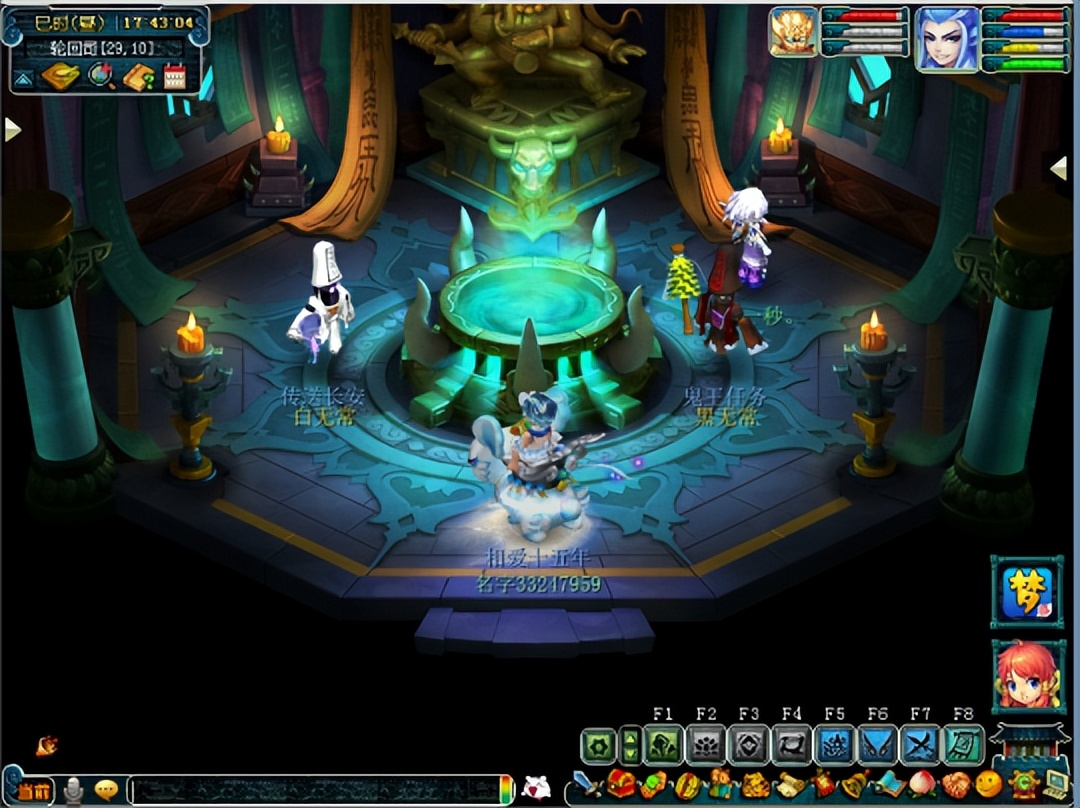Click the chat input field
Image resolution: width=1080 pixels, height=808 pixels.
[315, 789]
